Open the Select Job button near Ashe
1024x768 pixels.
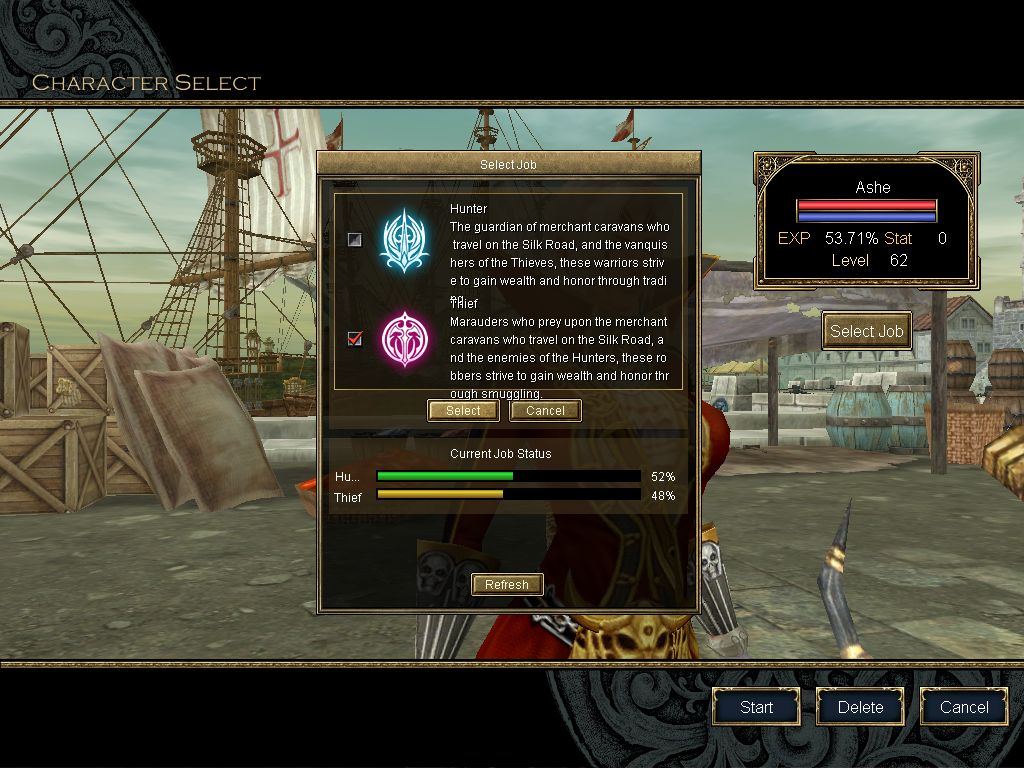click(x=866, y=331)
